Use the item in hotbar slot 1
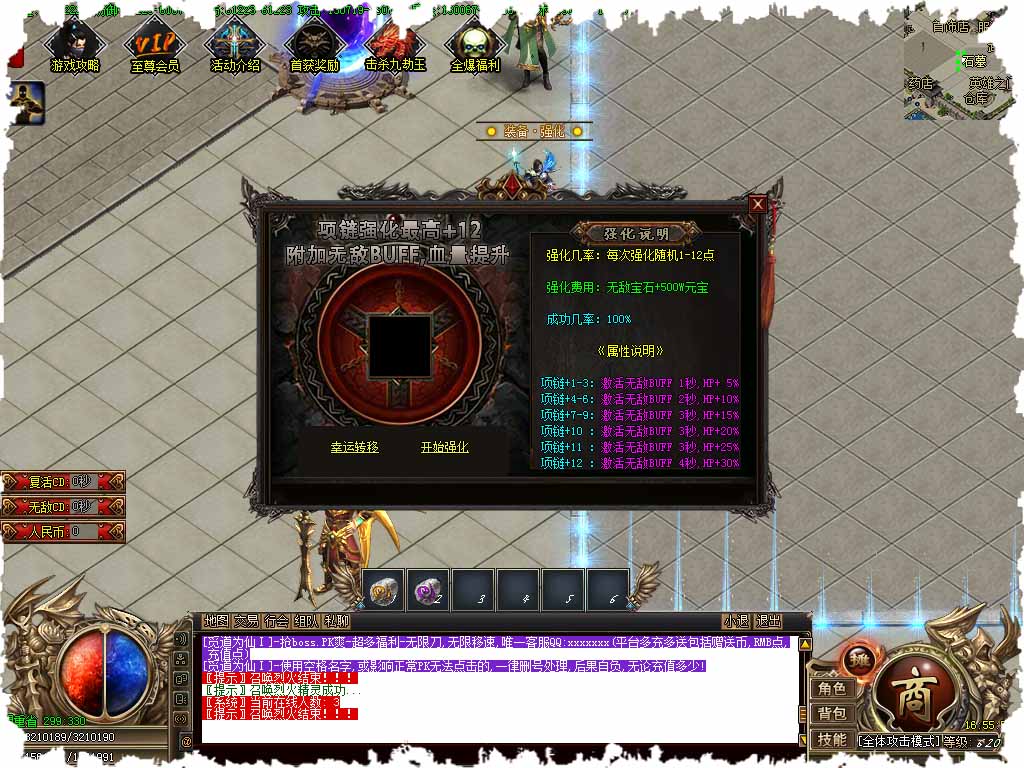 pos(383,590)
